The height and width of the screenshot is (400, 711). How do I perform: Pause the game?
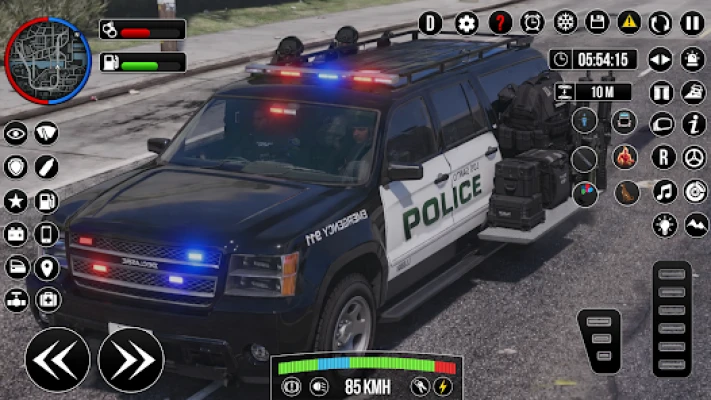coord(692,23)
